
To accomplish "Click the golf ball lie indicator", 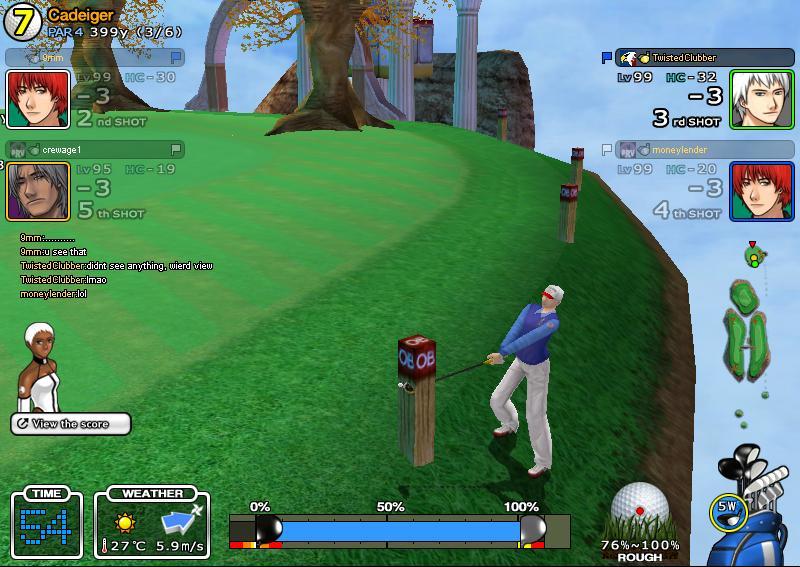I will [640, 513].
